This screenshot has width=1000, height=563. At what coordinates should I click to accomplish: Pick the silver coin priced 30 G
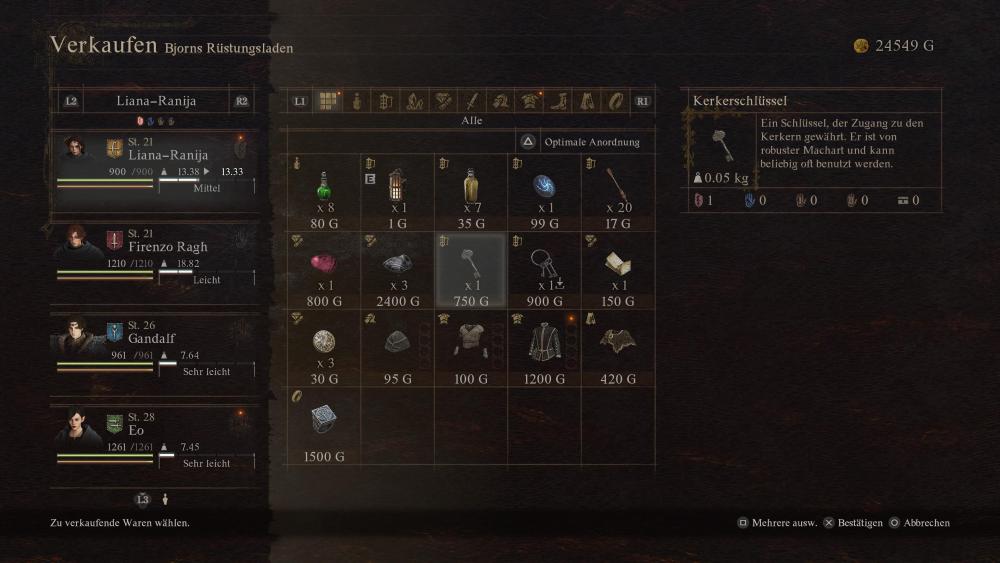click(322, 346)
